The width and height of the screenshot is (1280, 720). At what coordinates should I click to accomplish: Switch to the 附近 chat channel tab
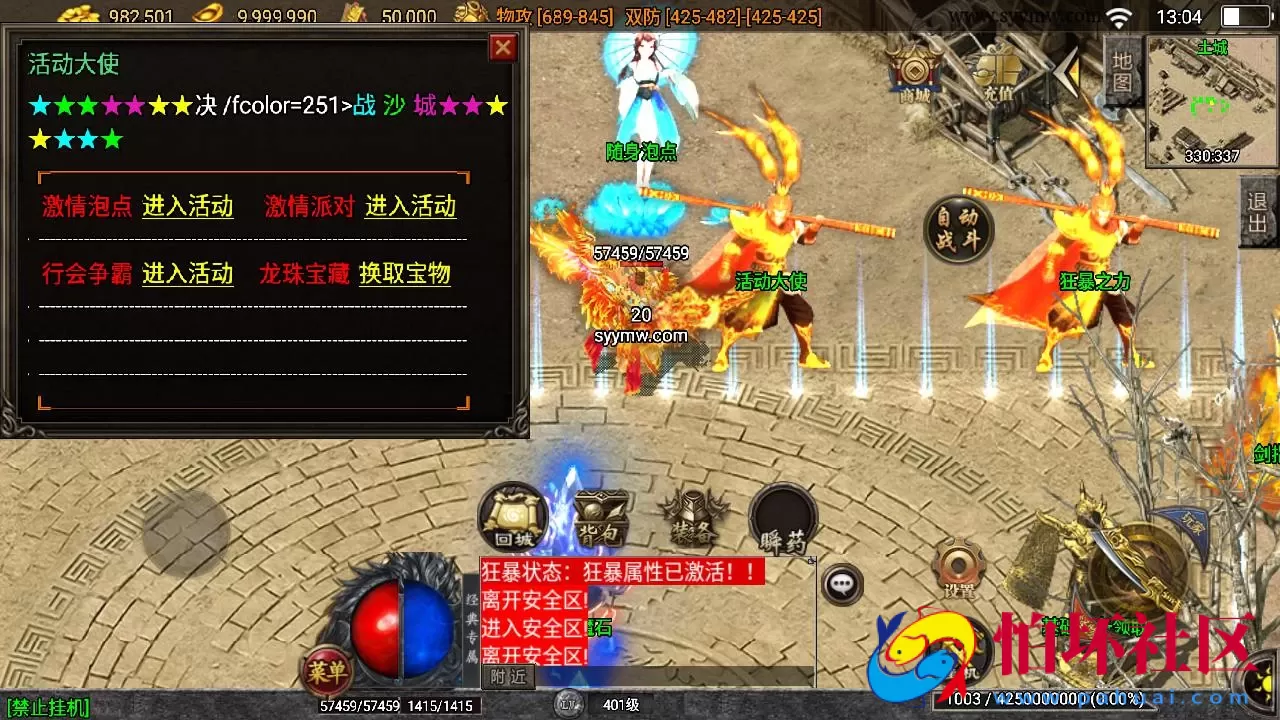click(510, 677)
